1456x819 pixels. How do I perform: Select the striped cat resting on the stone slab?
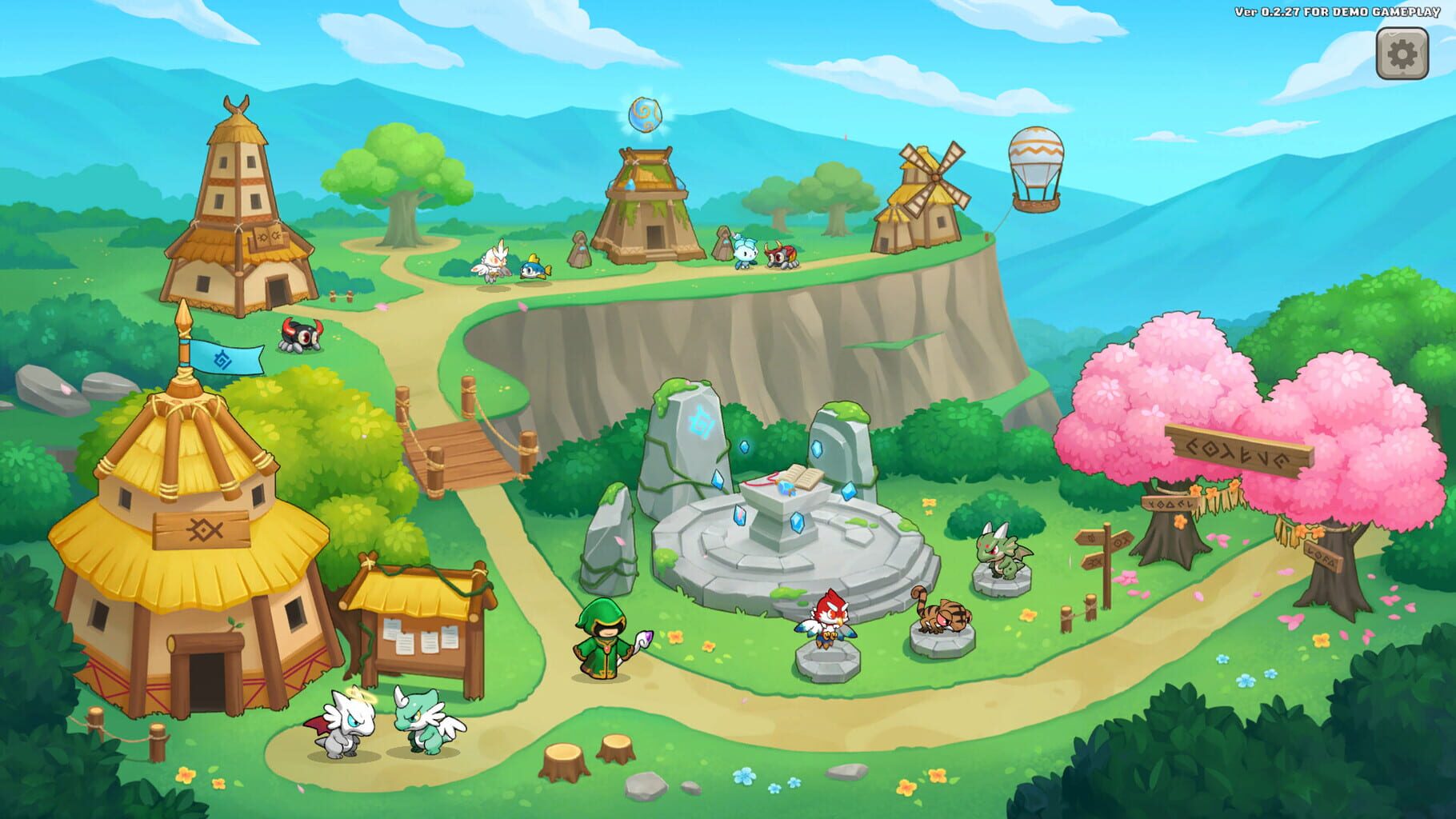[944, 616]
